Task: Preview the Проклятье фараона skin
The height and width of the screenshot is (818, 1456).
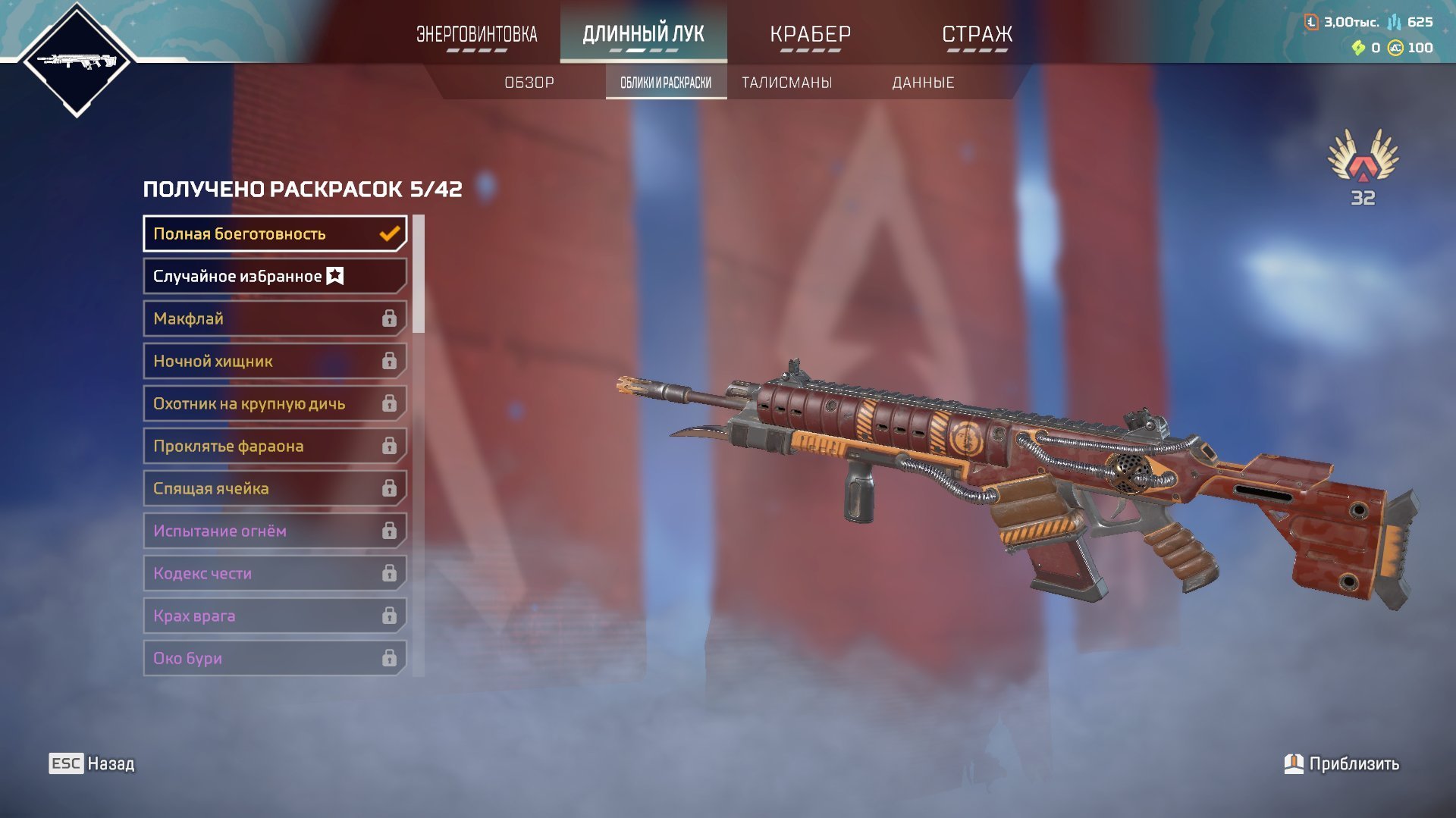Action: [x=275, y=446]
